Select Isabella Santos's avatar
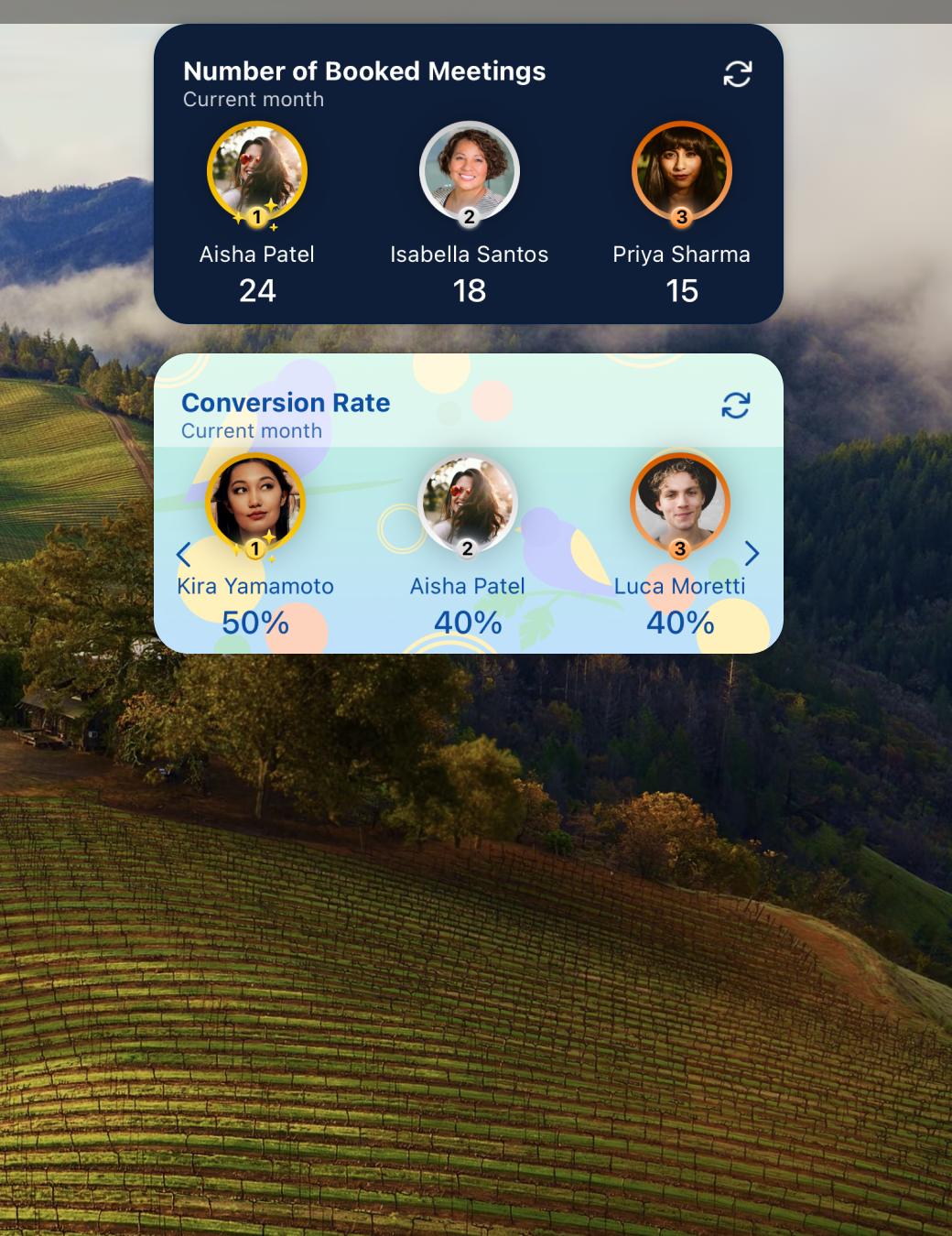Screen dimensions: 952x1236 click(470, 171)
